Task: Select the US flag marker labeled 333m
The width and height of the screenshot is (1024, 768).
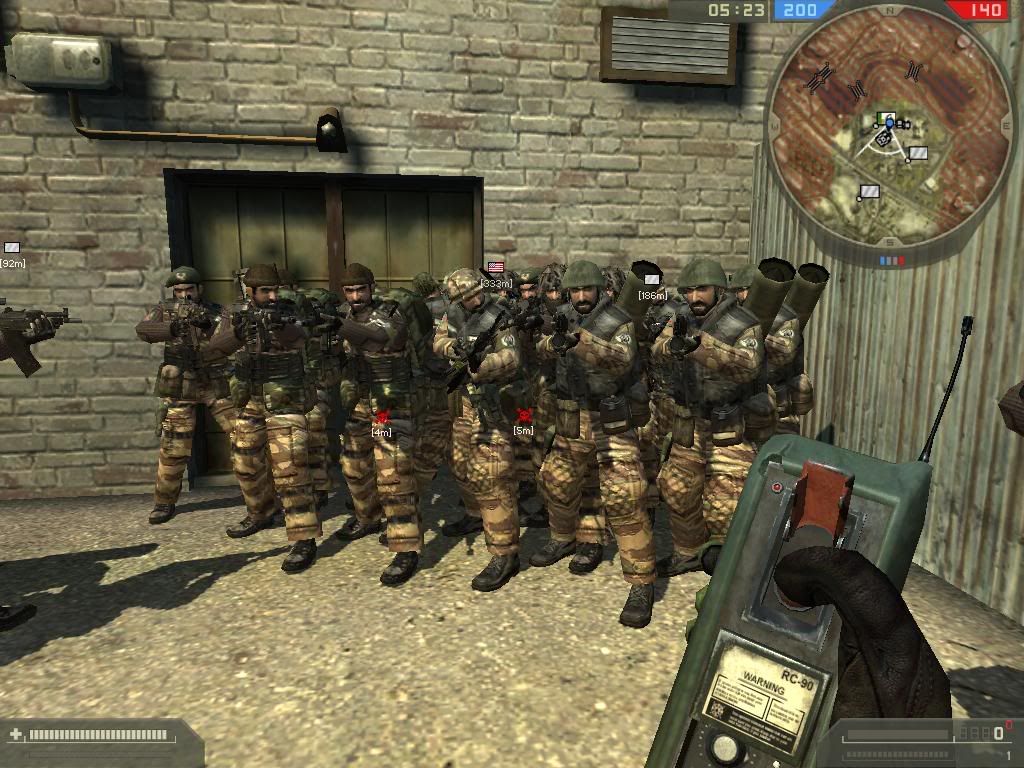Action: tap(495, 268)
